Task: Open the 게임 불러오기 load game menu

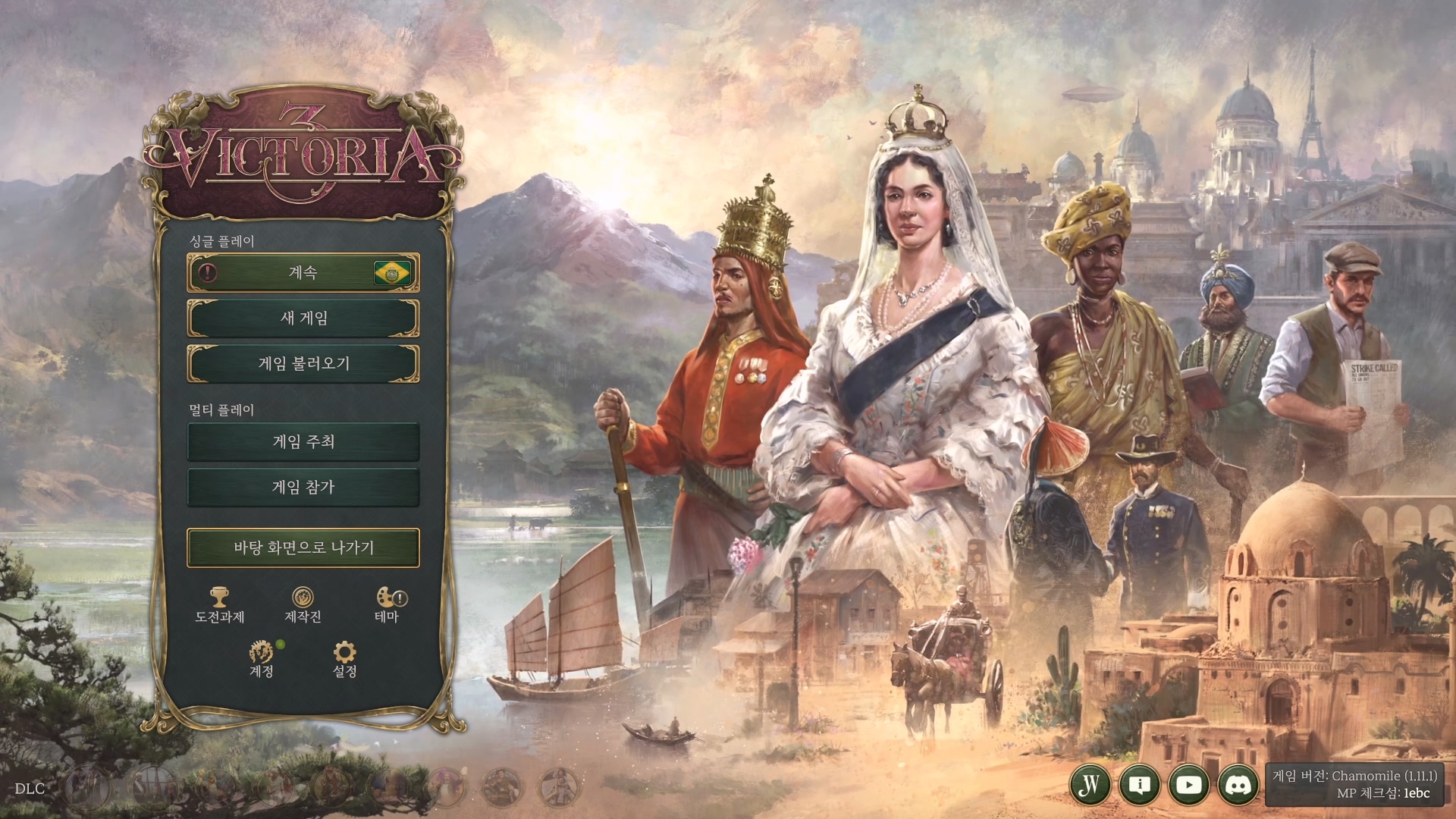Action: point(303,363)
